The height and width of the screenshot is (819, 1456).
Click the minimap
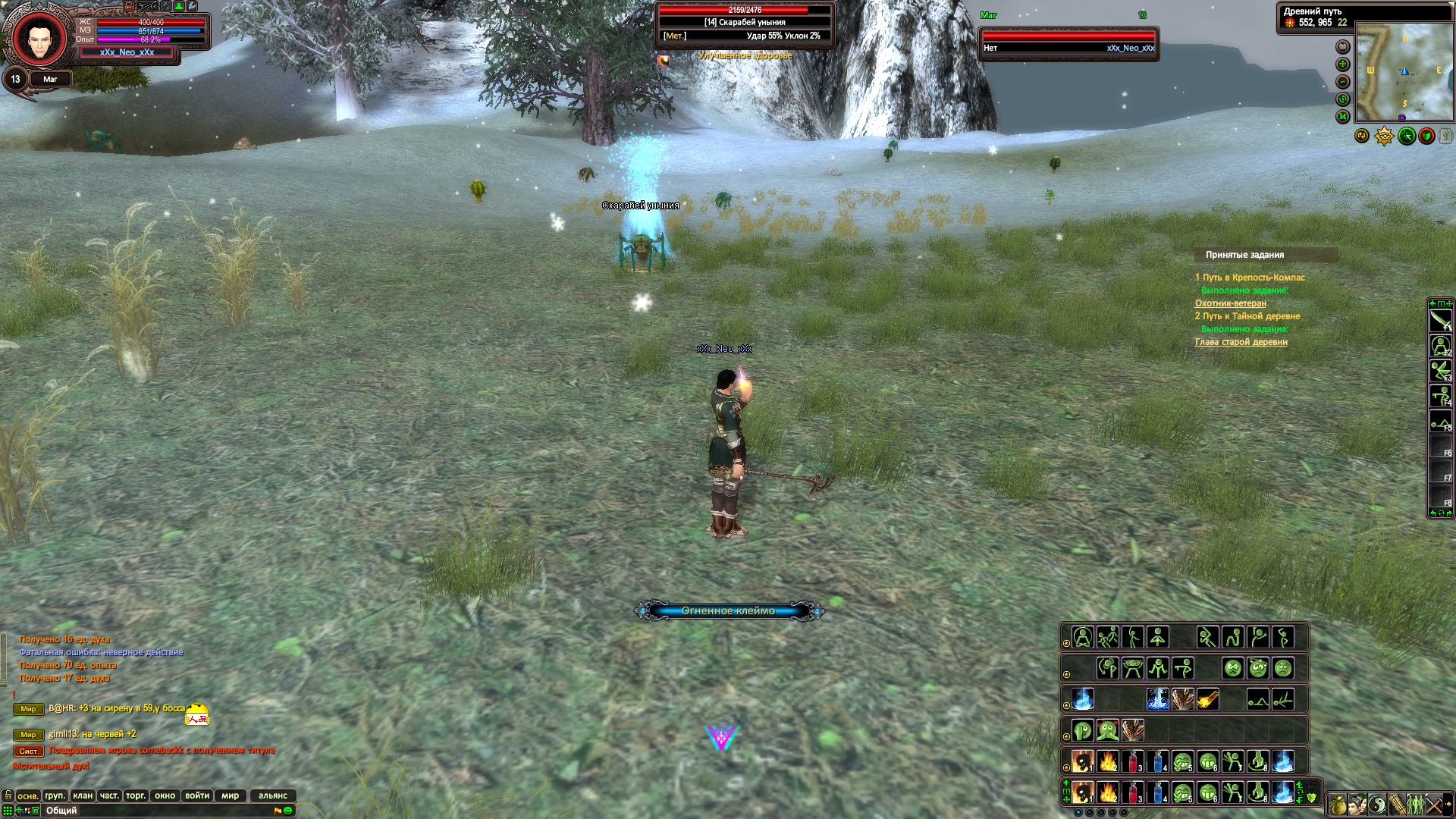point(1404,72)
